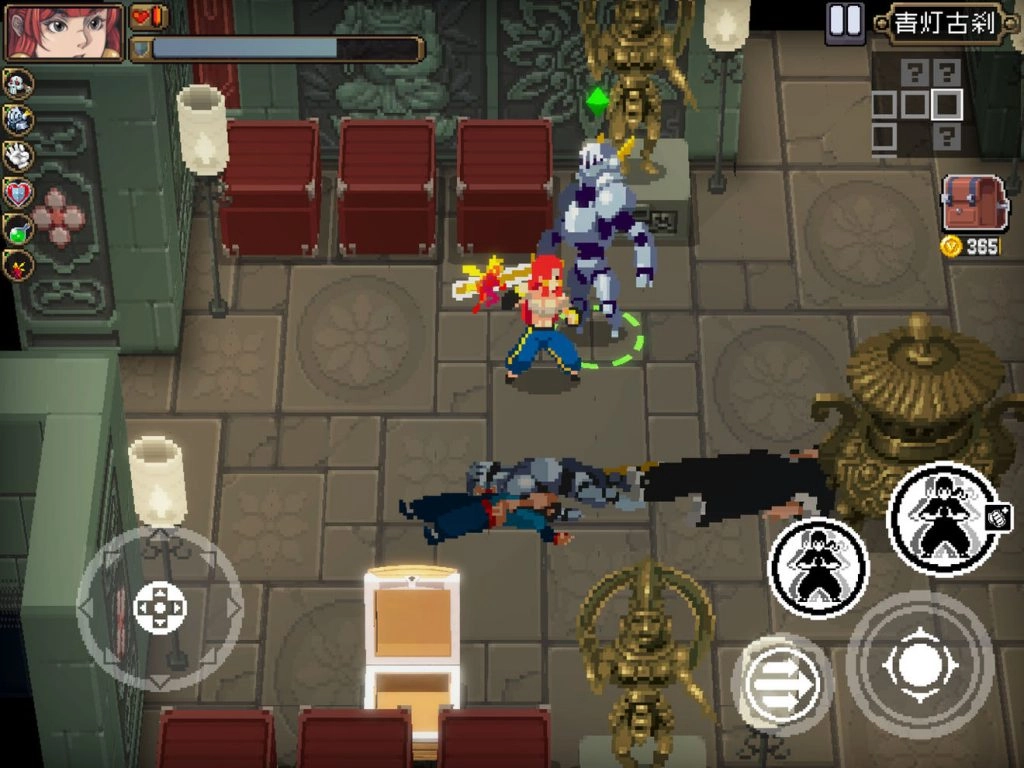
Task: Click the dungeon room minimap
Action: click(x=918, y=105)
